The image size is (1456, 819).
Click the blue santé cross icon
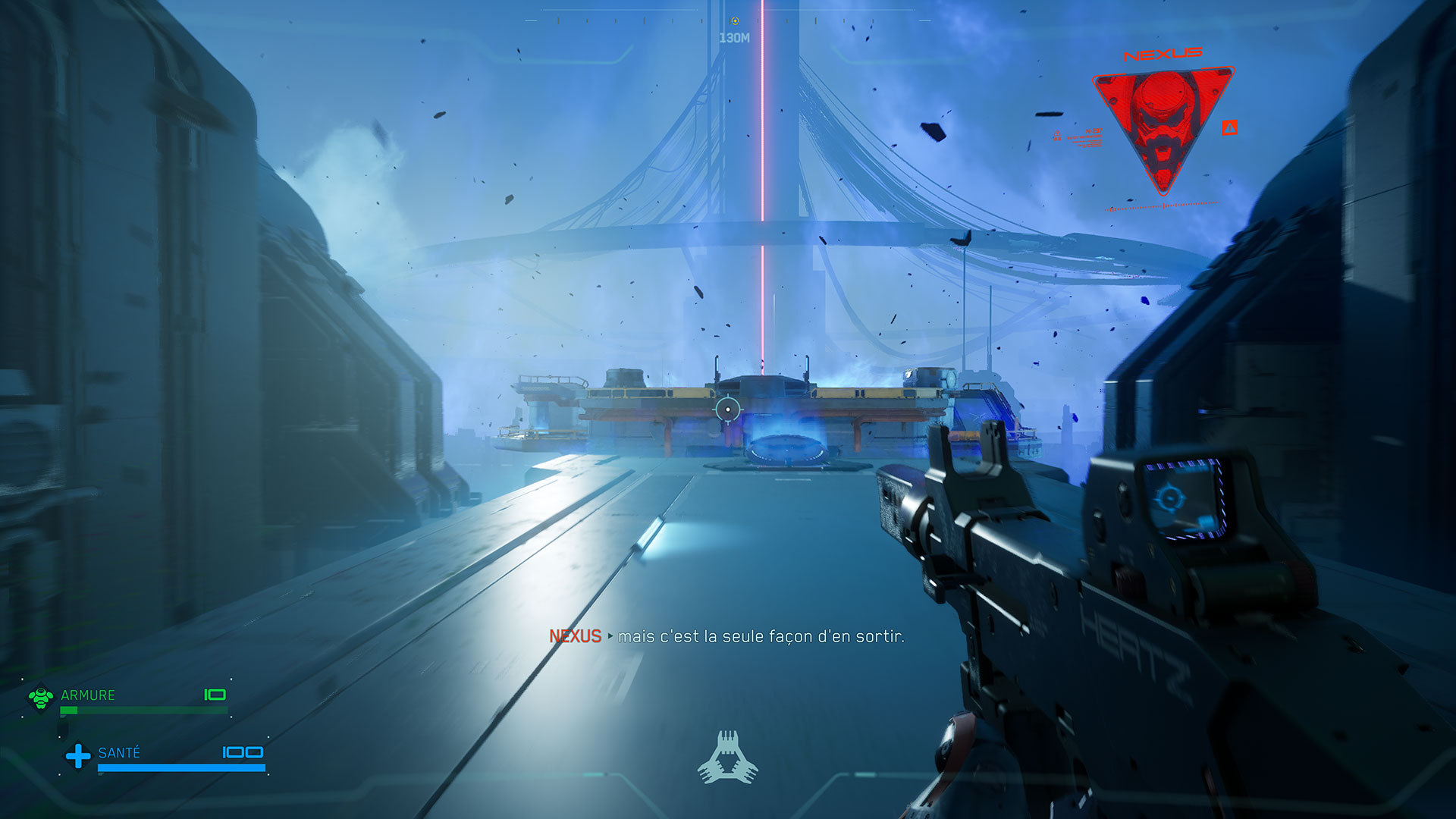[77, 755]
